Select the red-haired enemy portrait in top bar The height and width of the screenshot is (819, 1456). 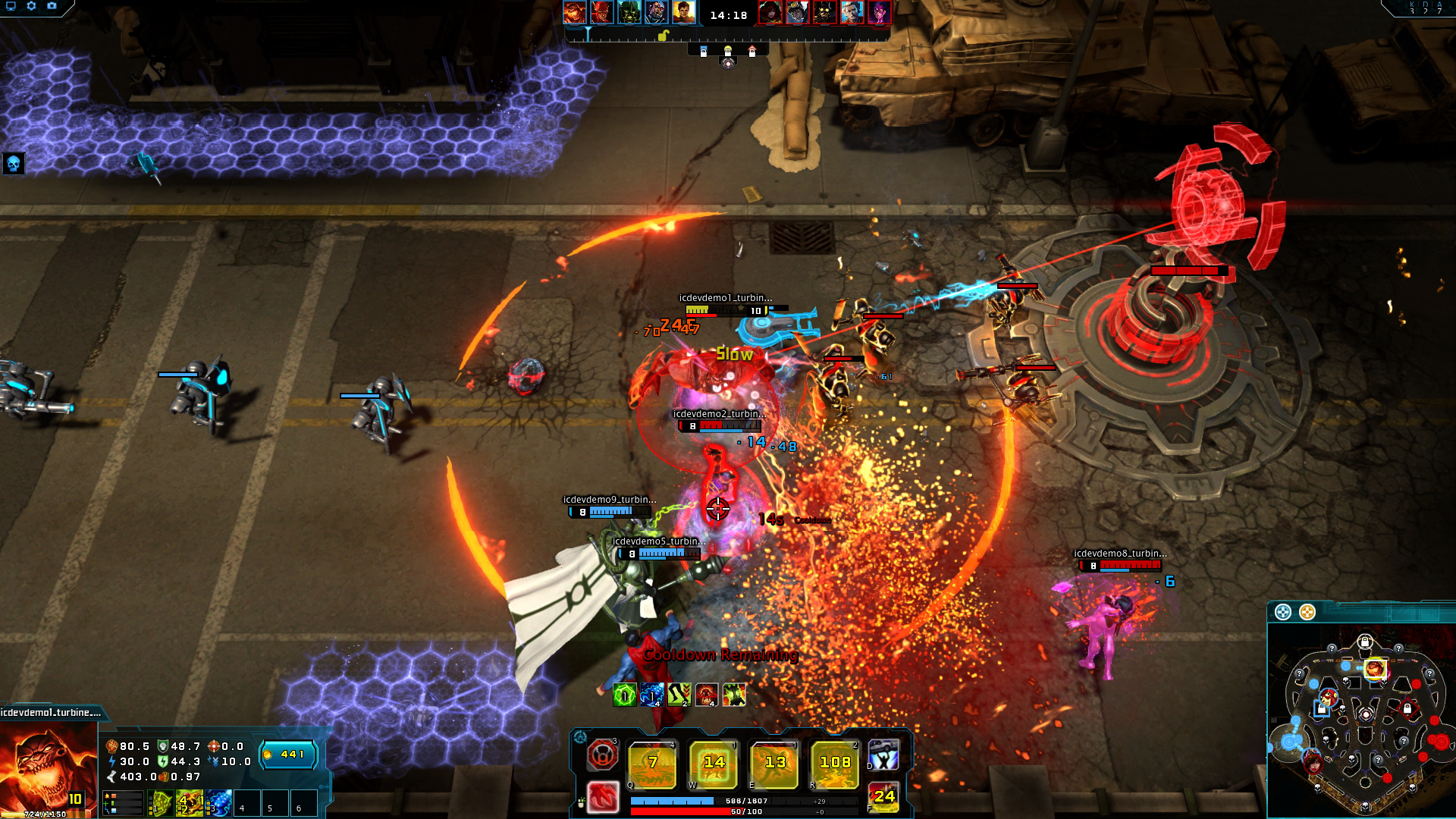point(770,12)
